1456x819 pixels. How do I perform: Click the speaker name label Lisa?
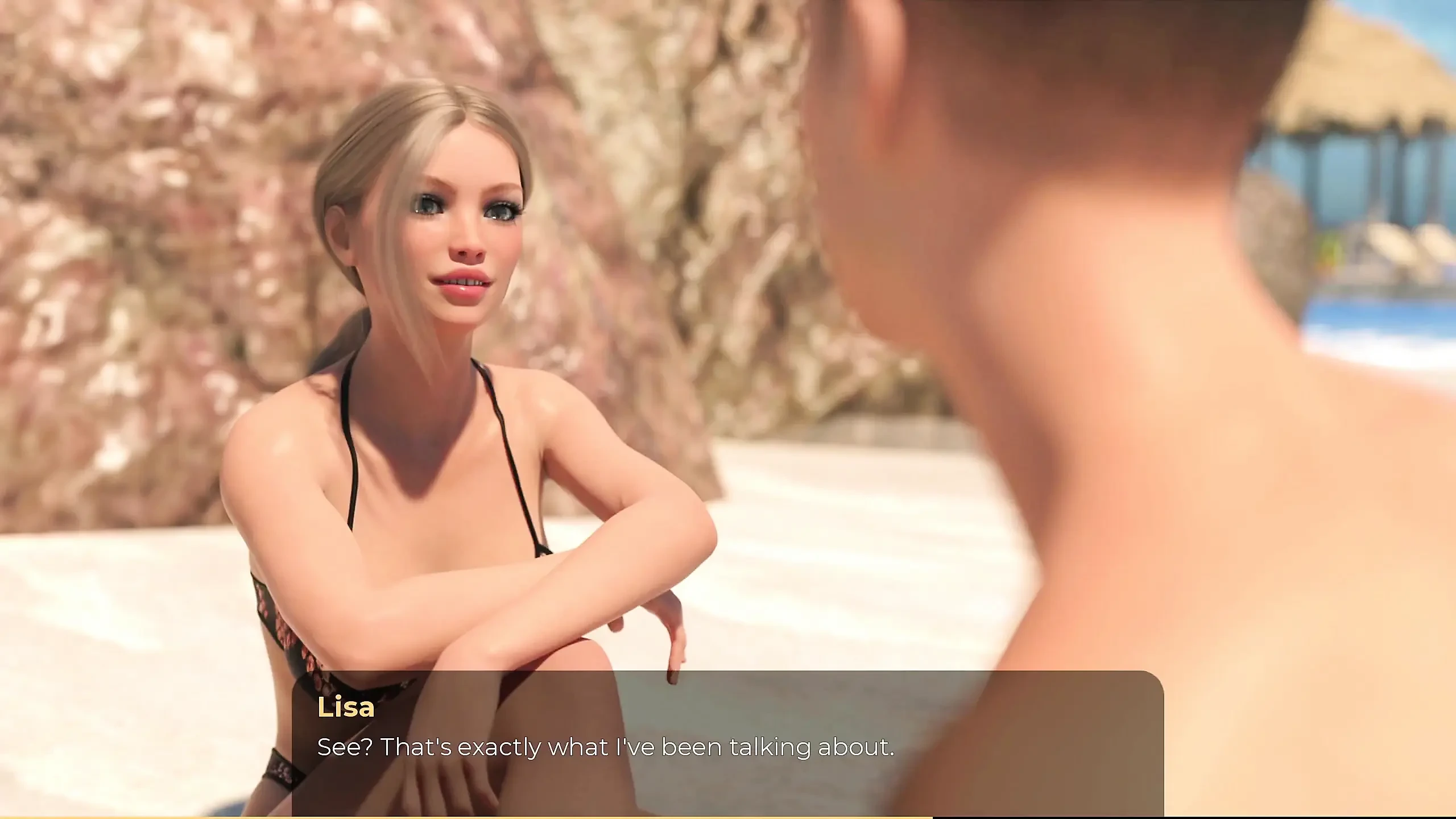[345, 708]
